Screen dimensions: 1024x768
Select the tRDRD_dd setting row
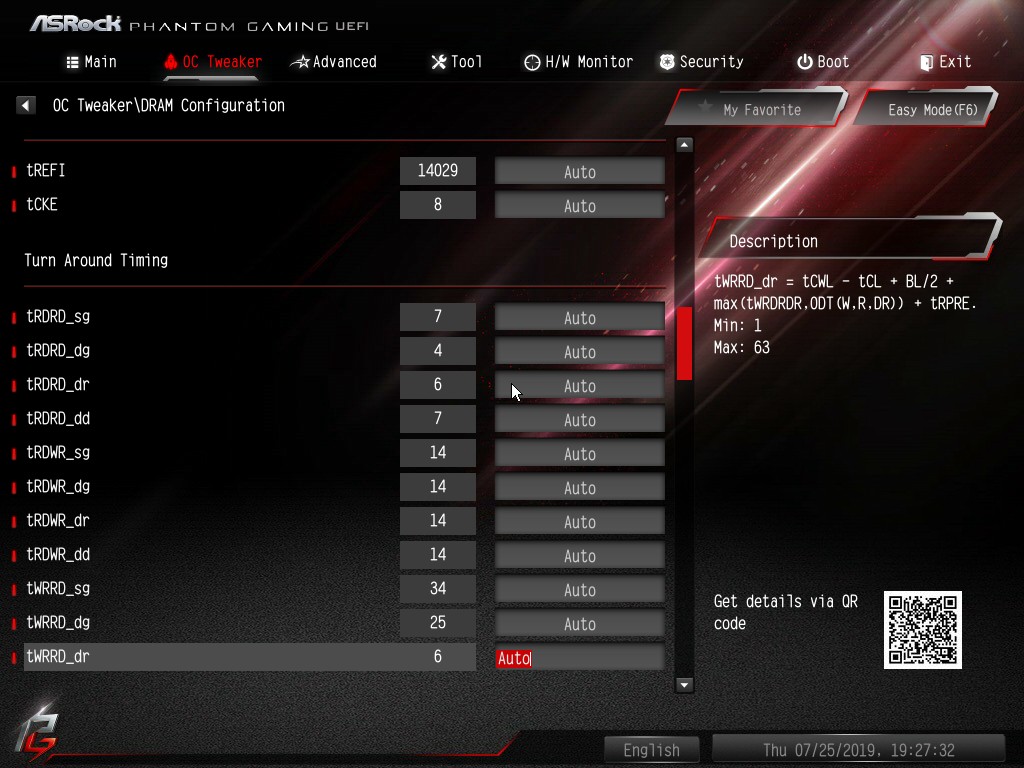click(x=200, y=419)
